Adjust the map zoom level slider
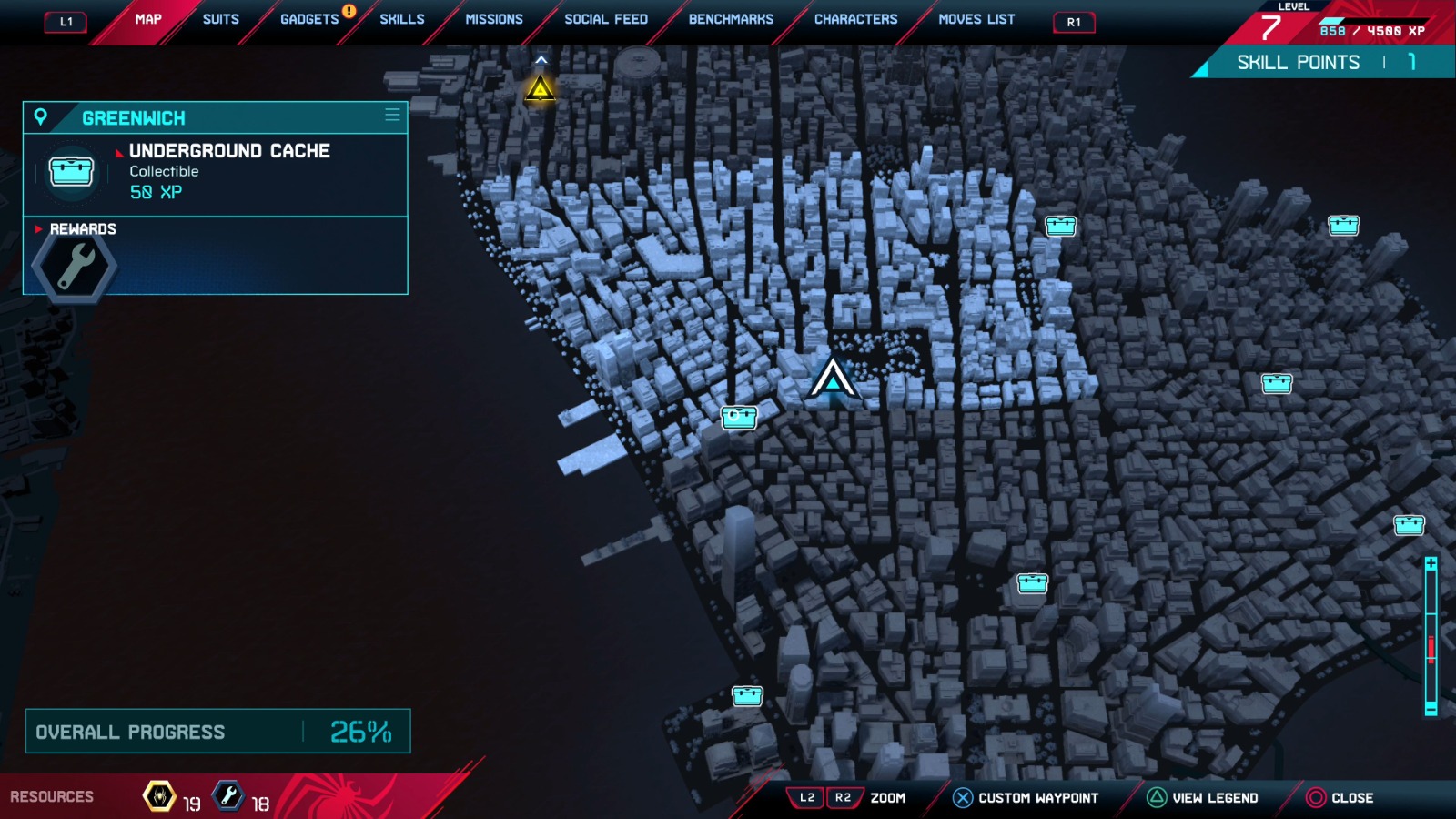This screenshot has height=819, width=1456. (x=1431, y=648)
